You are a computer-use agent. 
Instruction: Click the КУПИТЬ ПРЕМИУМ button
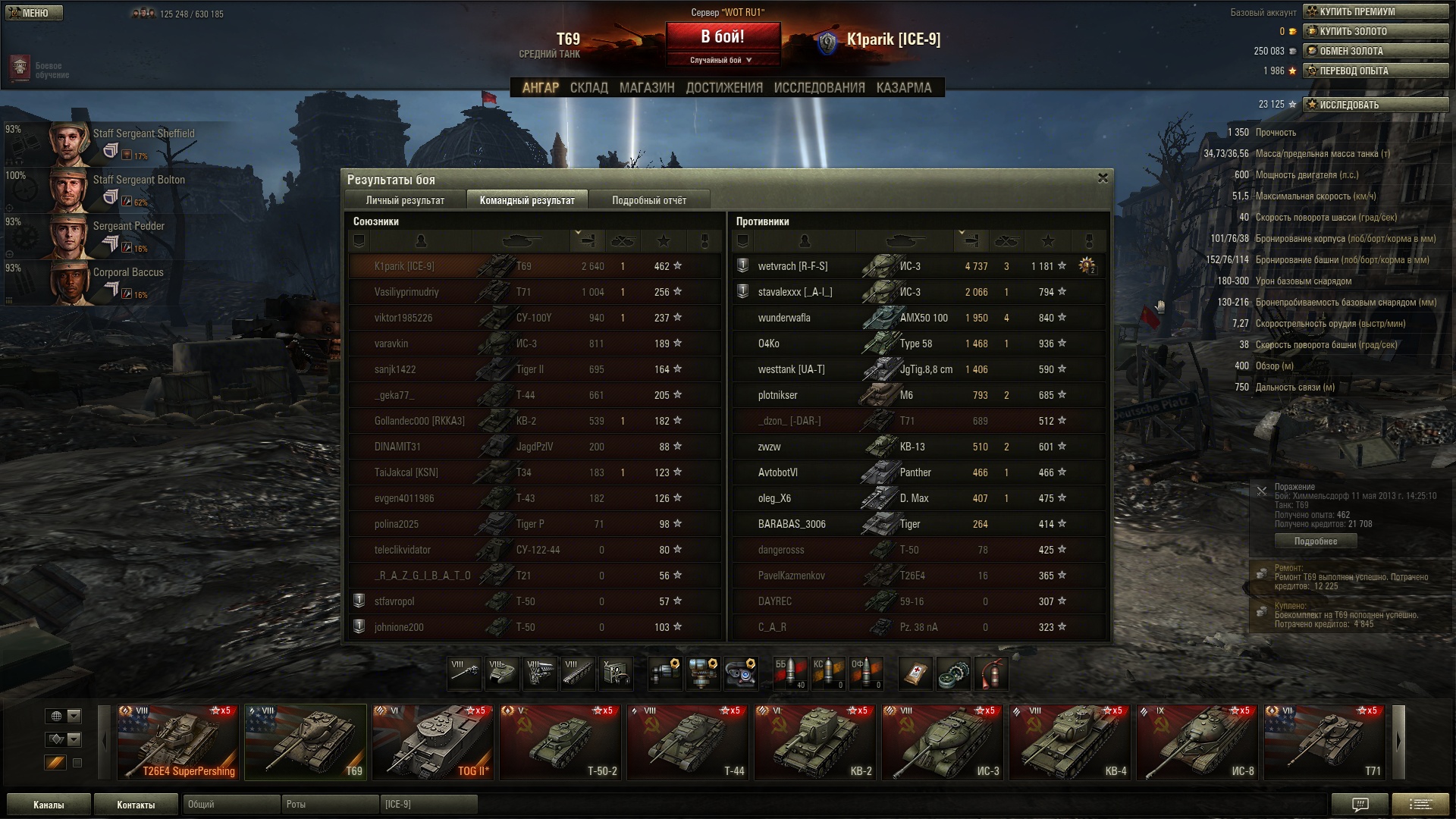(x=1375, y=11)
